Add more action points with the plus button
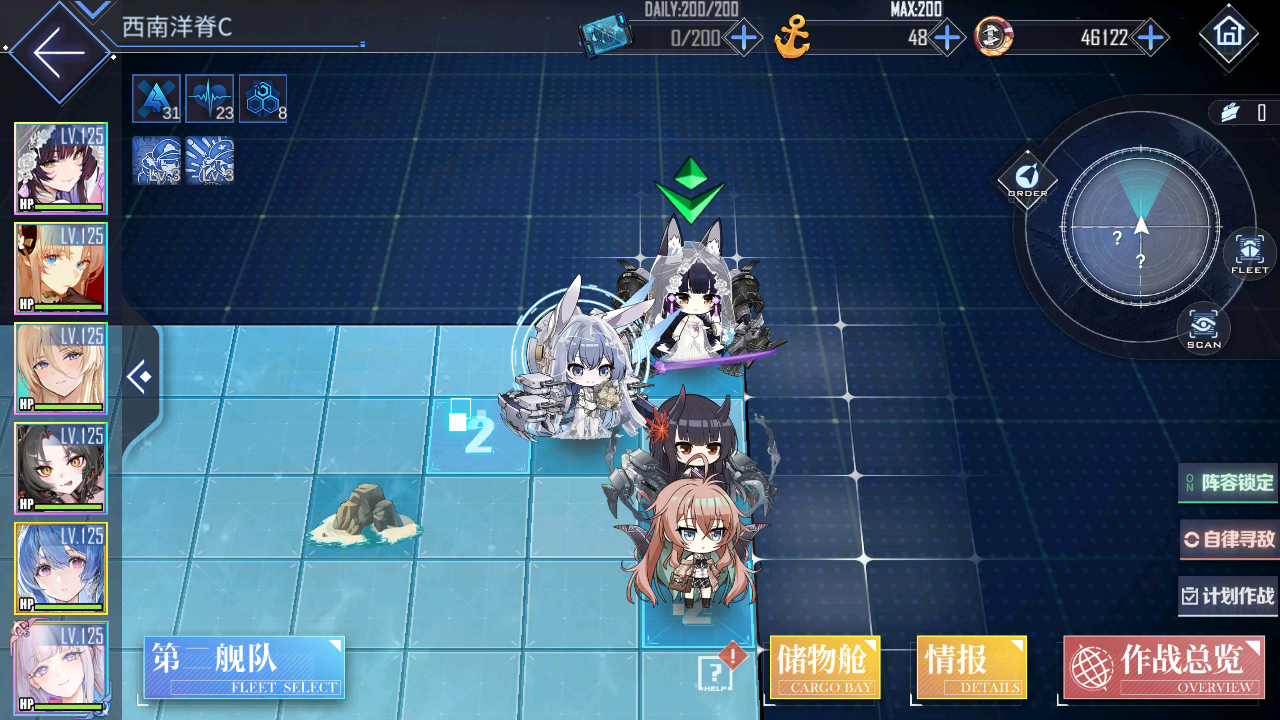Viewport: 1280px width, 720px height. pos(744,39)
